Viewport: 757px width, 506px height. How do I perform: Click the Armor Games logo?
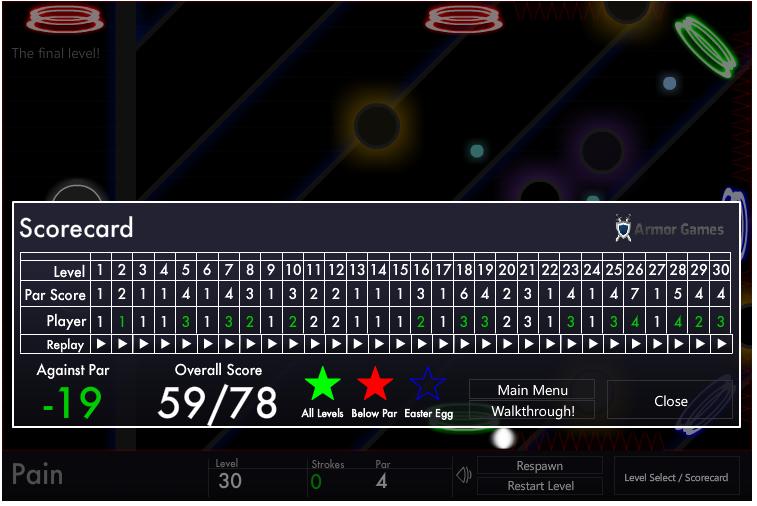(669, 229)
